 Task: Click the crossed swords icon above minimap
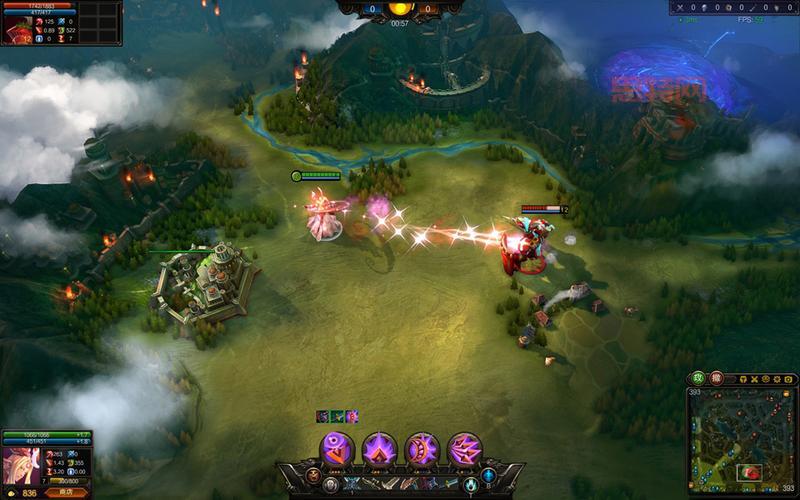(x=752, y=380)
